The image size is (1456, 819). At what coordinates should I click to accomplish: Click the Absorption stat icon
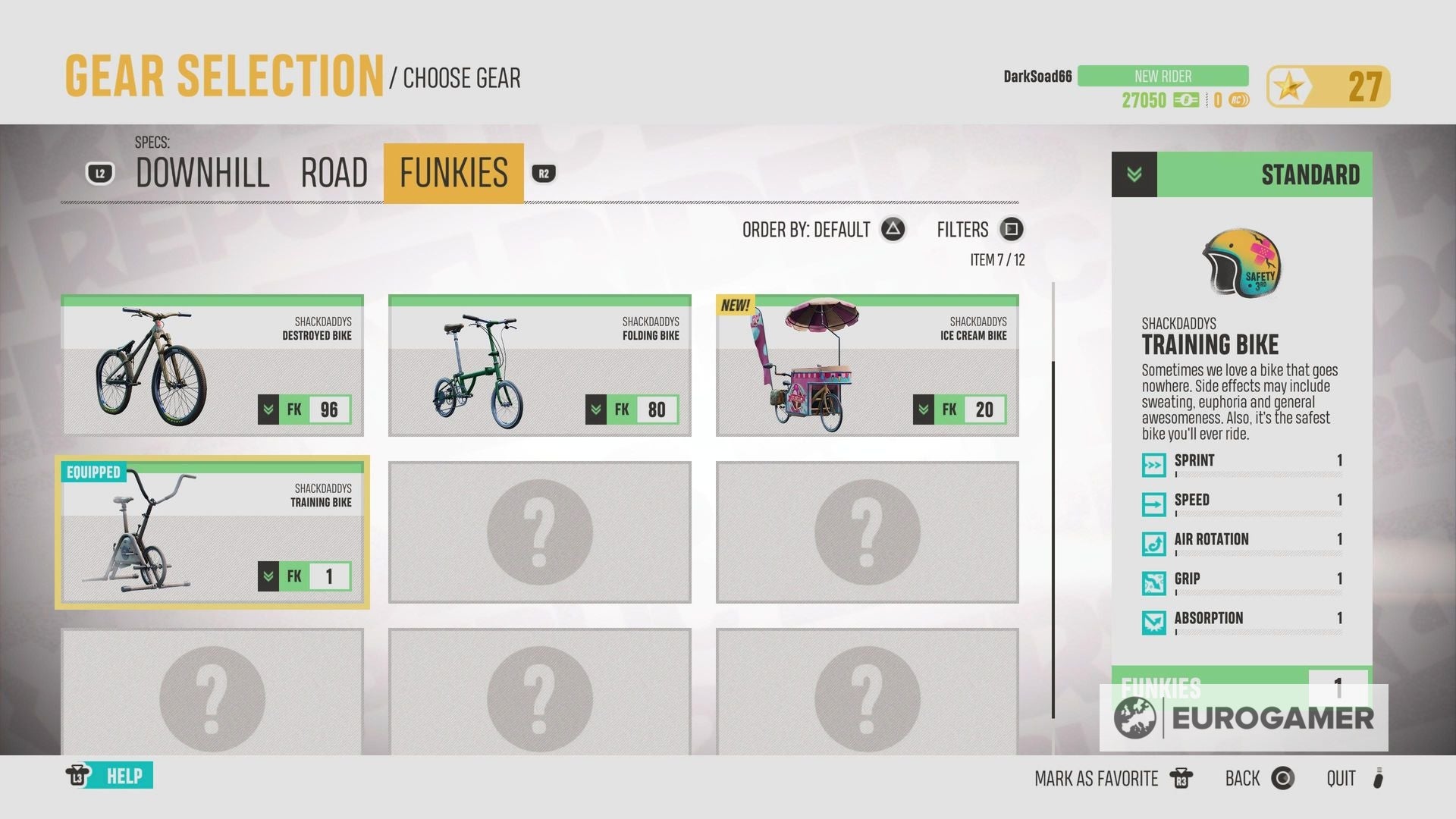[x=1153, y=623]
